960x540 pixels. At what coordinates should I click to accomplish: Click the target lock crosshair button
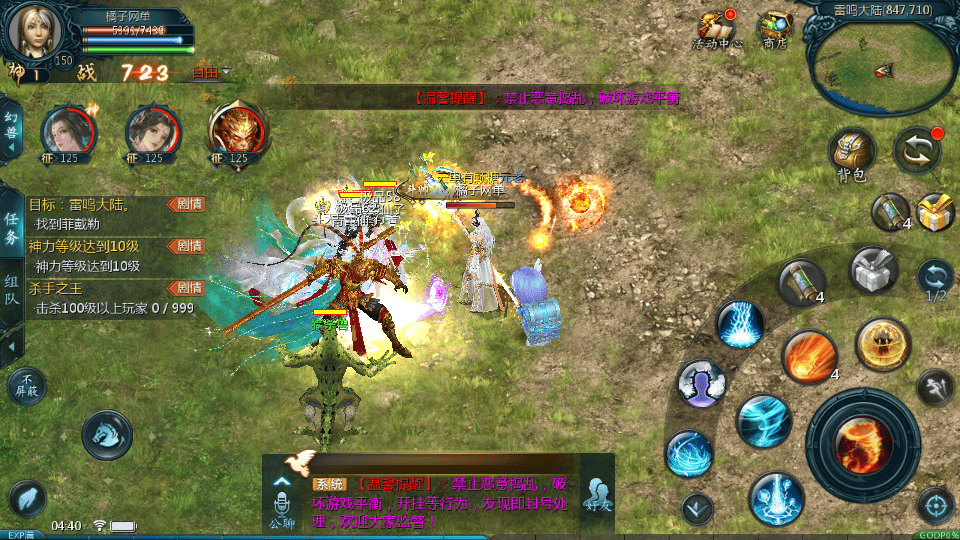pyautogui.click(x=935, y=506)
